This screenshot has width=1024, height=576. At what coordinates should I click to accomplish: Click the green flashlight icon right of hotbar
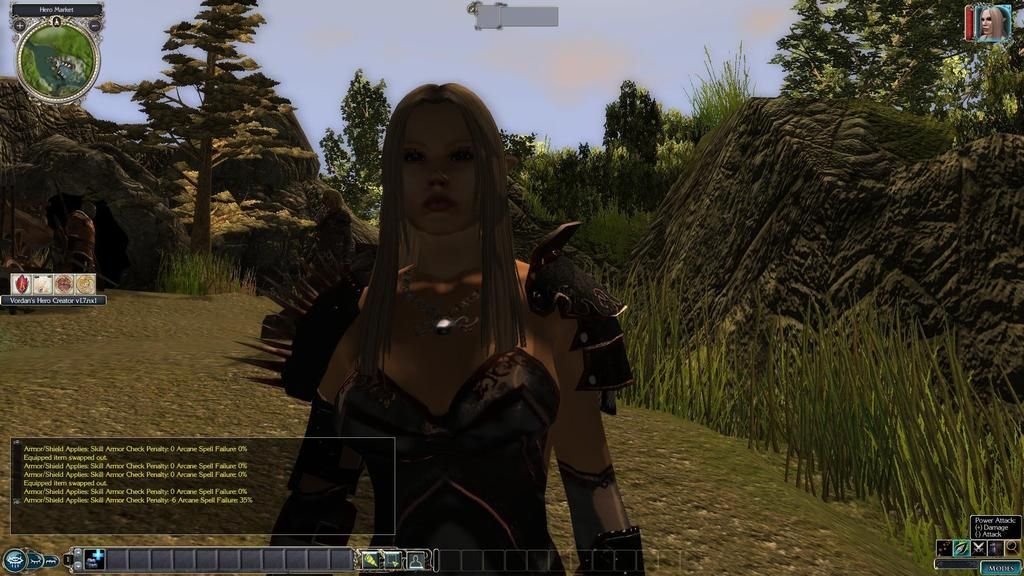pos(371,560)
